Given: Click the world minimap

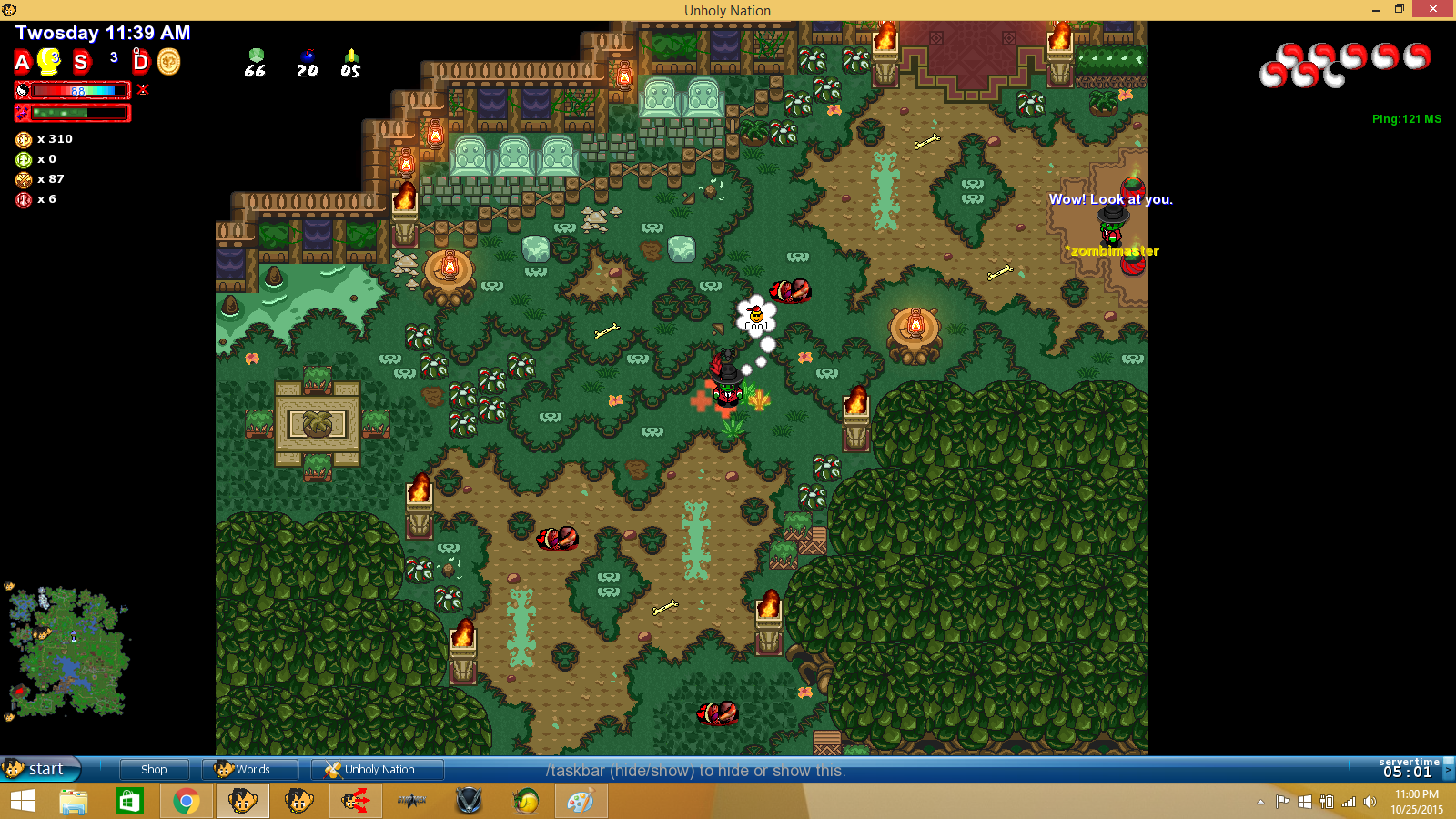Looking at the screenshot, I should pyautogui.click(x=68, y=652).
